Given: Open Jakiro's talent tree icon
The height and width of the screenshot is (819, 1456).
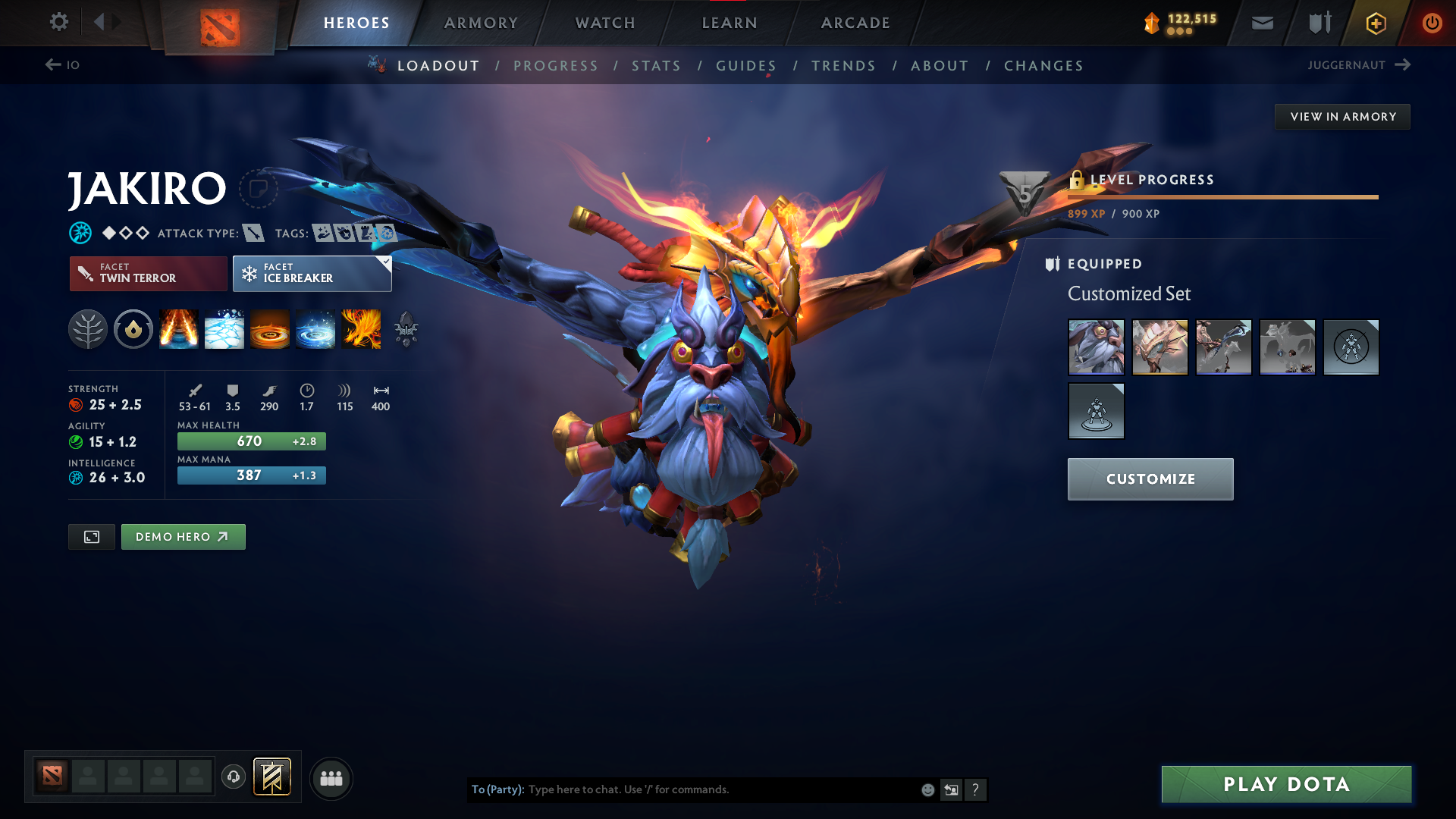Looking at the screenshot, I should point(88,329).
